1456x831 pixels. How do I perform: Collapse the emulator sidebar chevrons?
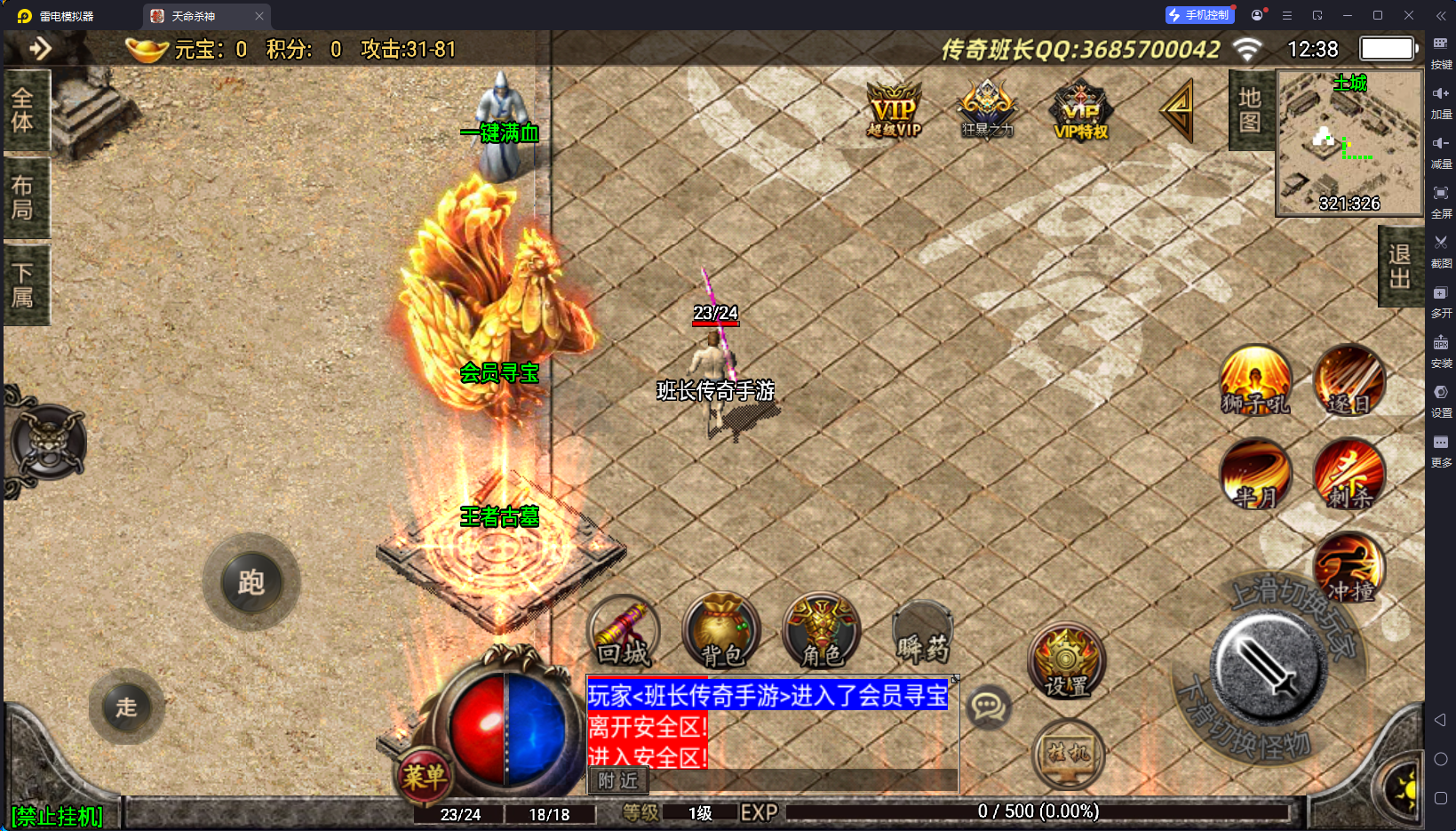(x=1441, y=15)
